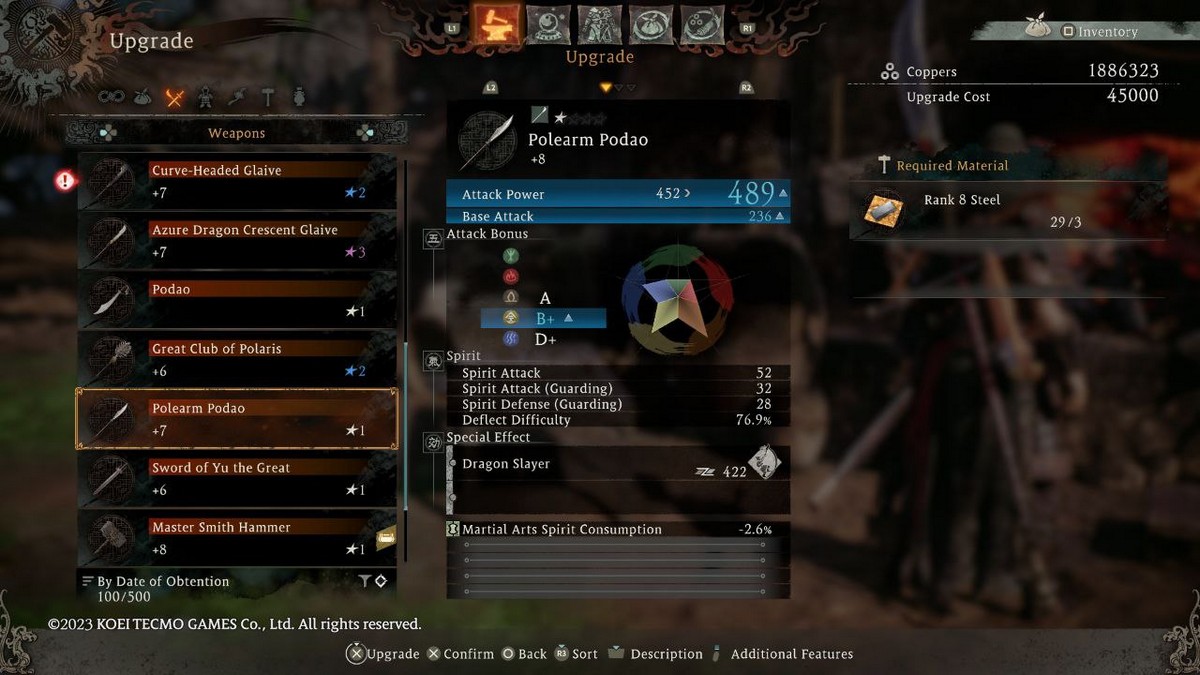Select the urn icon category
The image size is (1200, 675).
299,98
